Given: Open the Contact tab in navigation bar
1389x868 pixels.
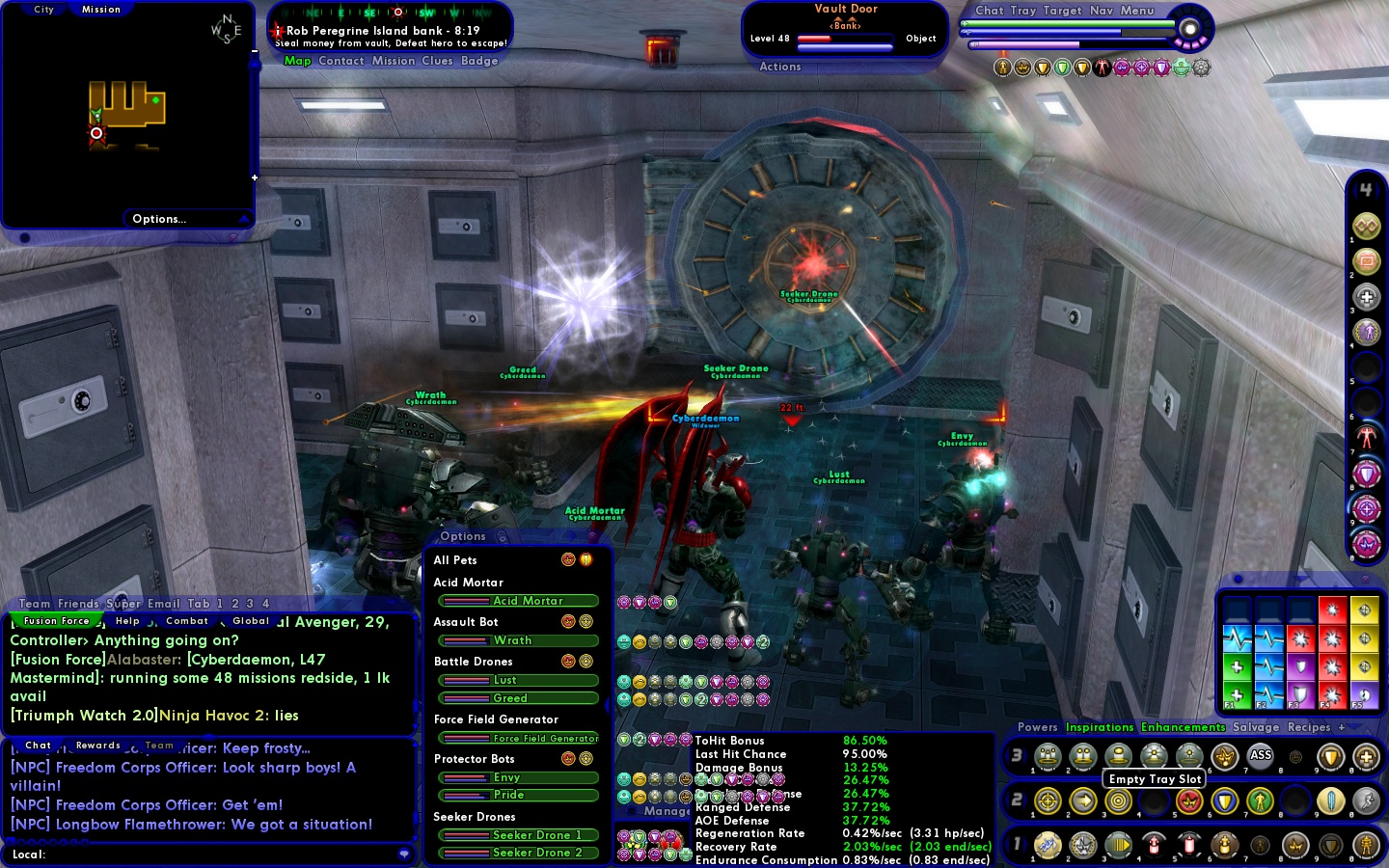Looking at the screenshot, I should 341,61.
